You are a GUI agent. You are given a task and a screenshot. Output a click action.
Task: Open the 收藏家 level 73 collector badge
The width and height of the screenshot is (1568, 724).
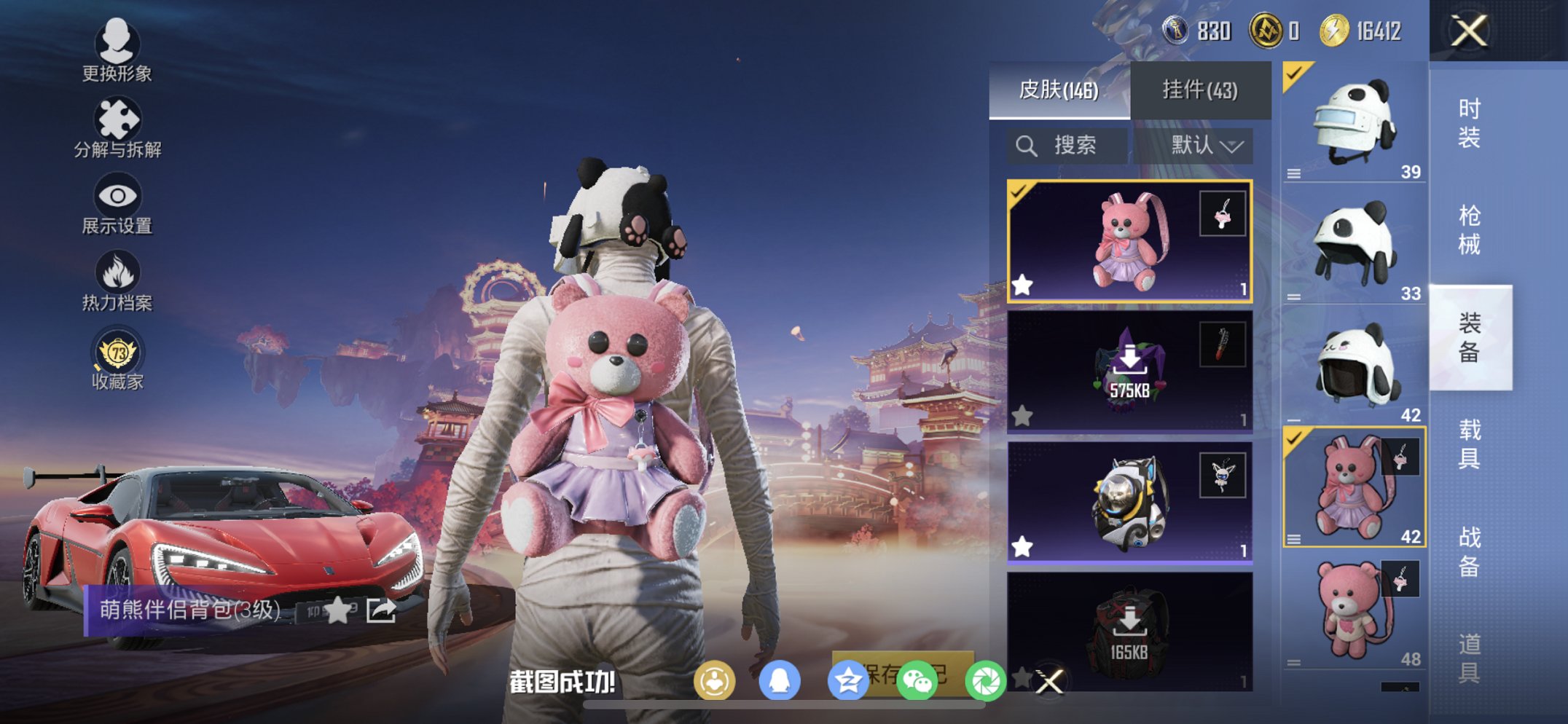point(117,350)
